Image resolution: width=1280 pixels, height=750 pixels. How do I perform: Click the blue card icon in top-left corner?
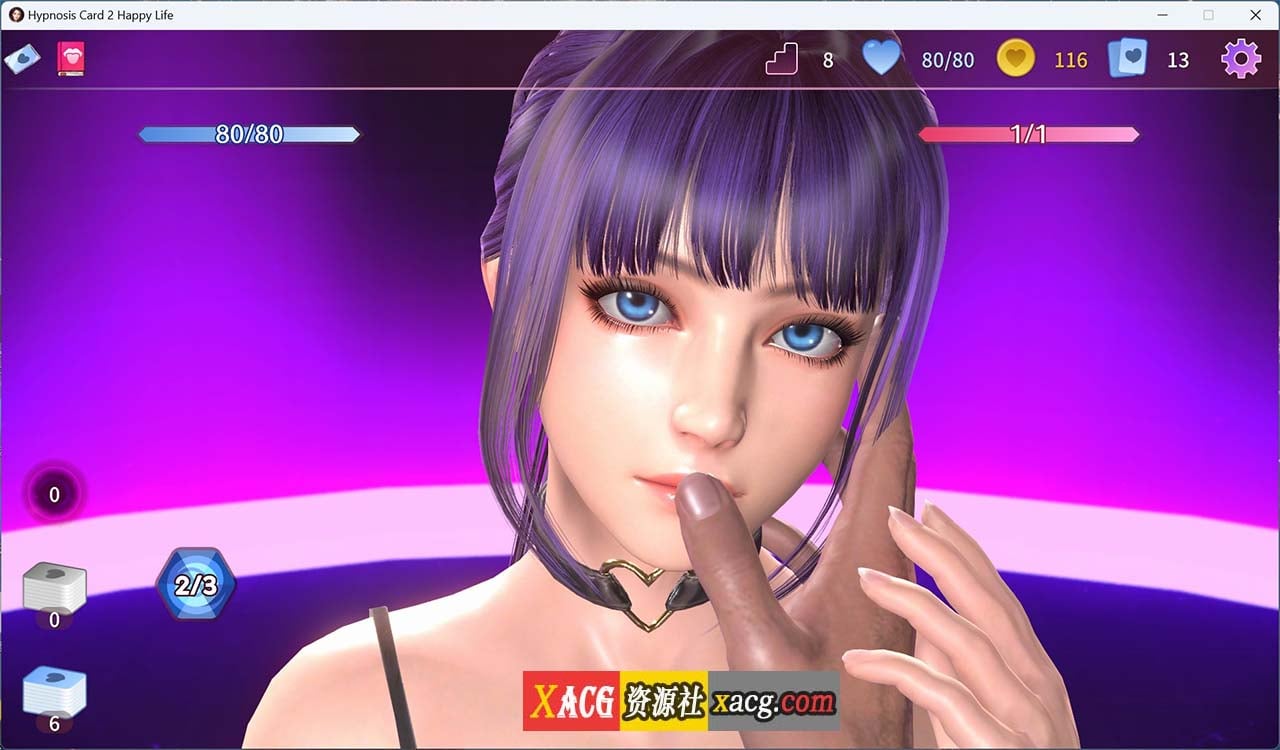coord(22,59)
